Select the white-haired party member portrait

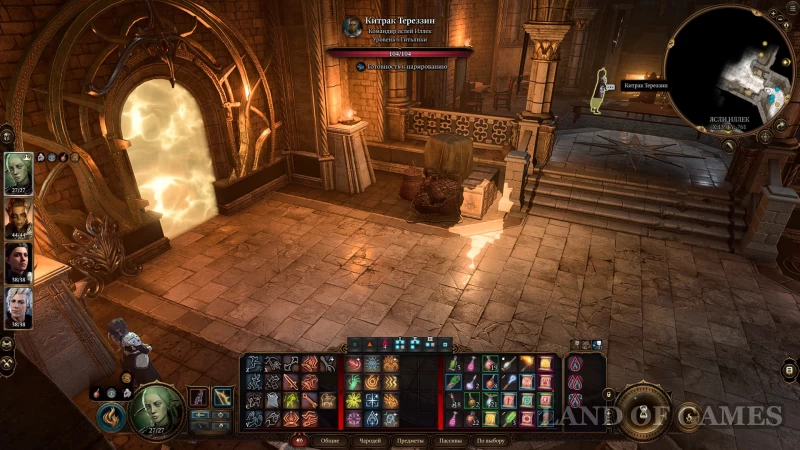pyautogui.click(x=17, y=307)
